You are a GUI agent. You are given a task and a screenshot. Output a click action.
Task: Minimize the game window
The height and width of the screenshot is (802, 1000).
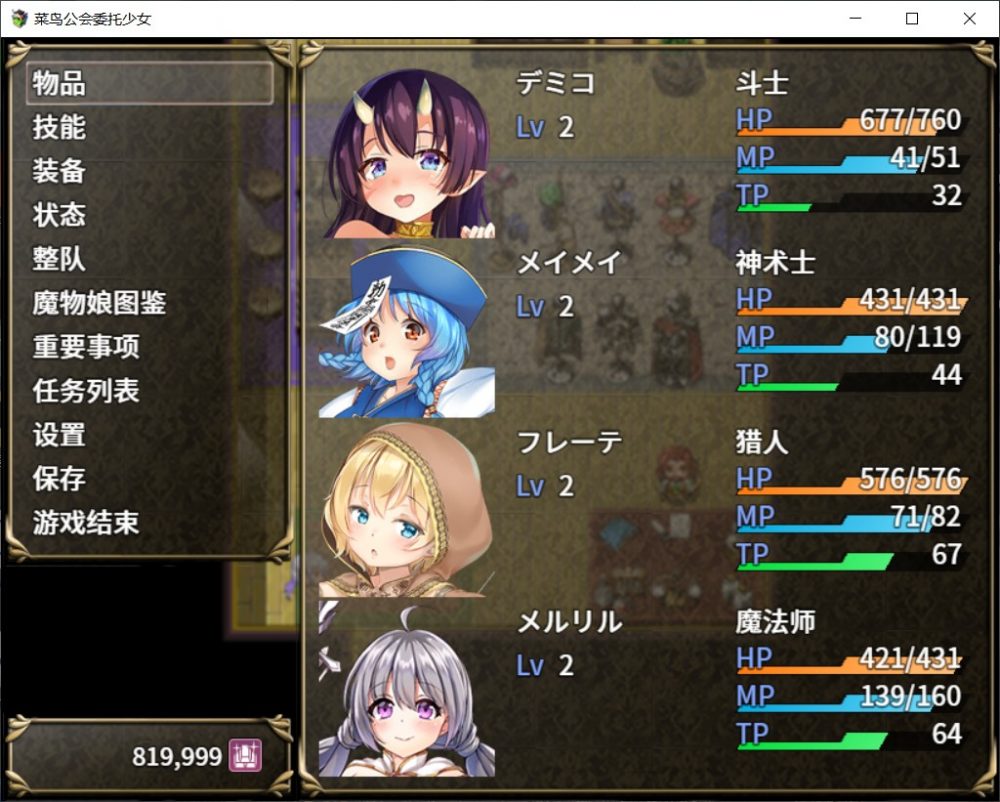tap(854, 19)
